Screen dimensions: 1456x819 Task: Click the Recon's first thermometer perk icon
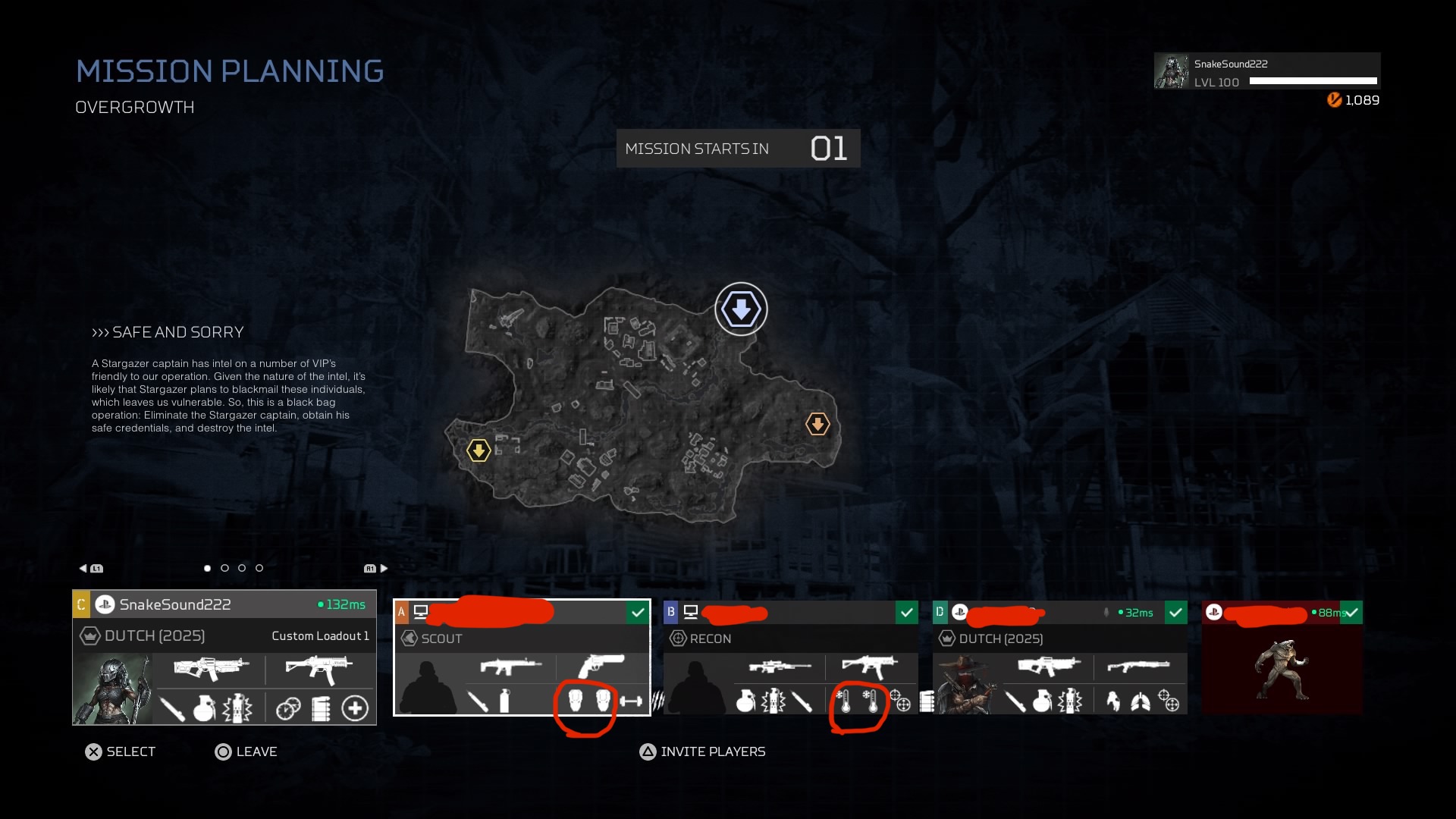click(x=844, y=701)
